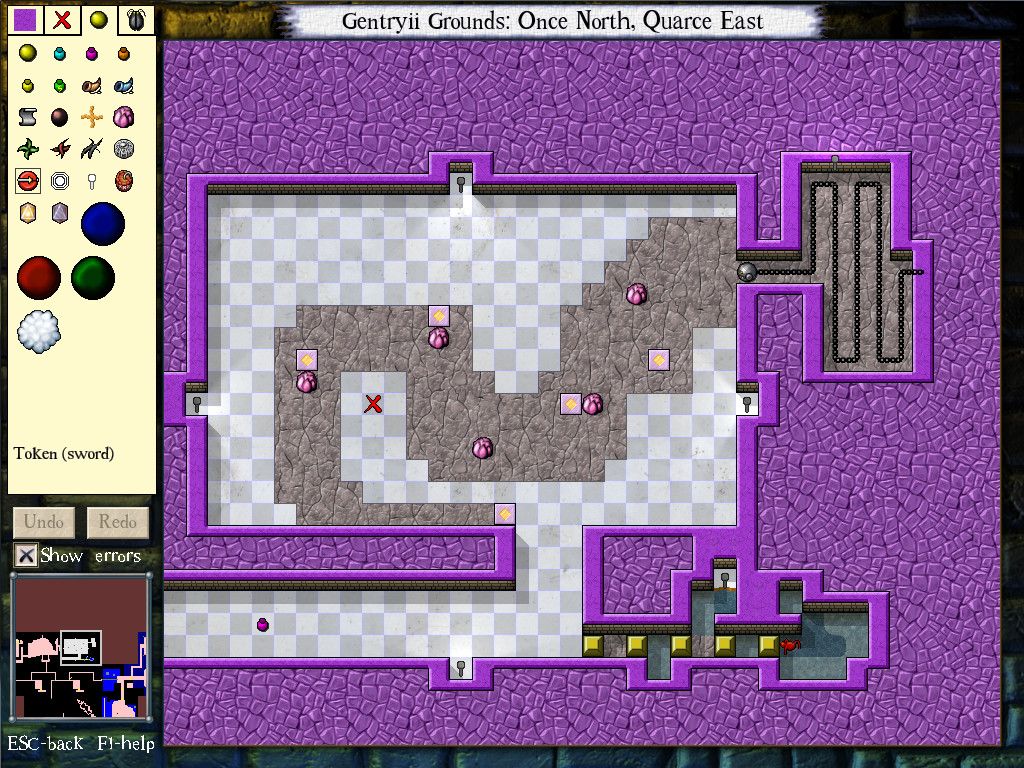Select the yellow orb items tab
The height and width of the screenshot is (768, 1024).
tap(98, 19)
